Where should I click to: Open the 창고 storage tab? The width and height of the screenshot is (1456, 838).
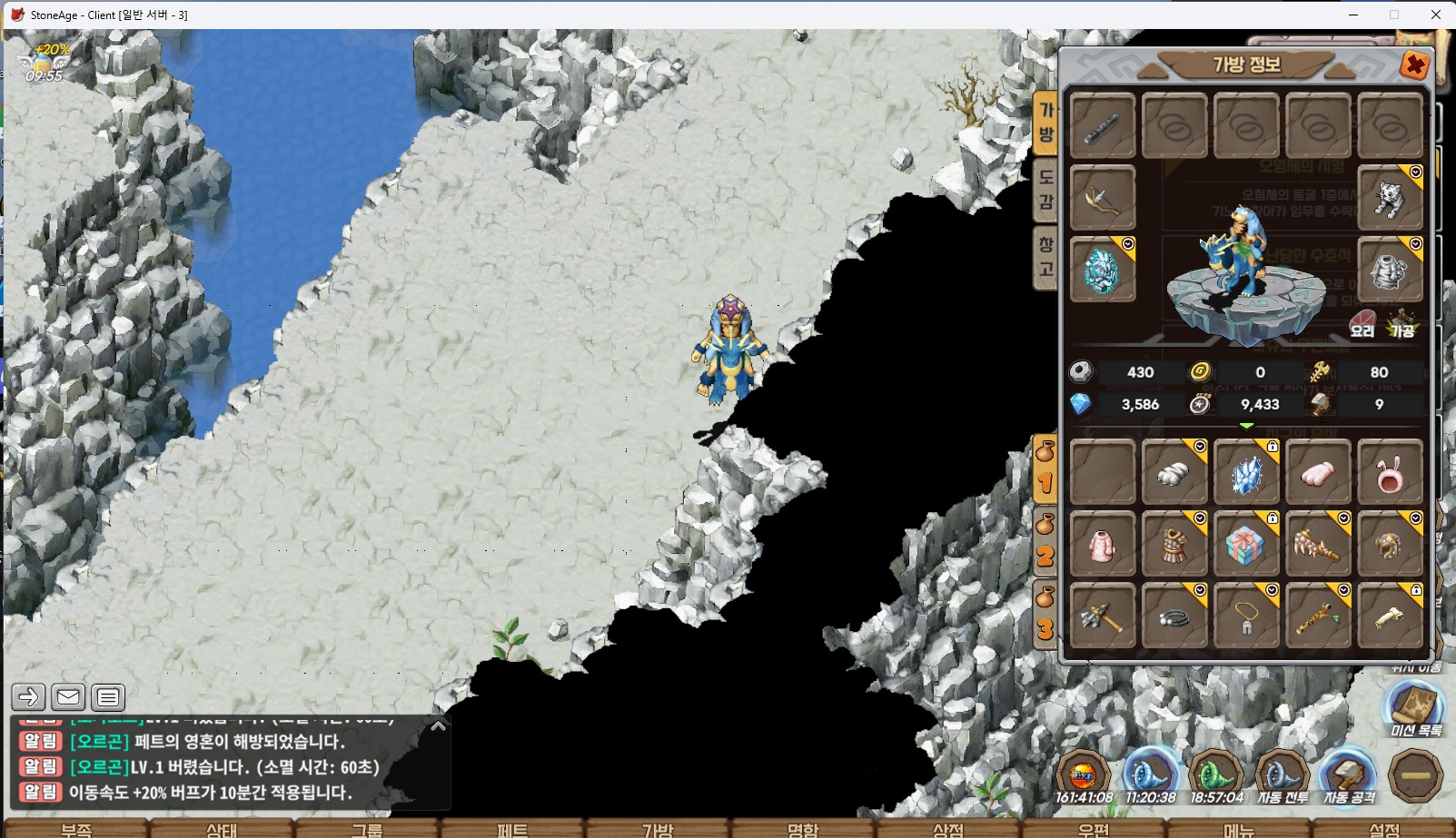1046,257
